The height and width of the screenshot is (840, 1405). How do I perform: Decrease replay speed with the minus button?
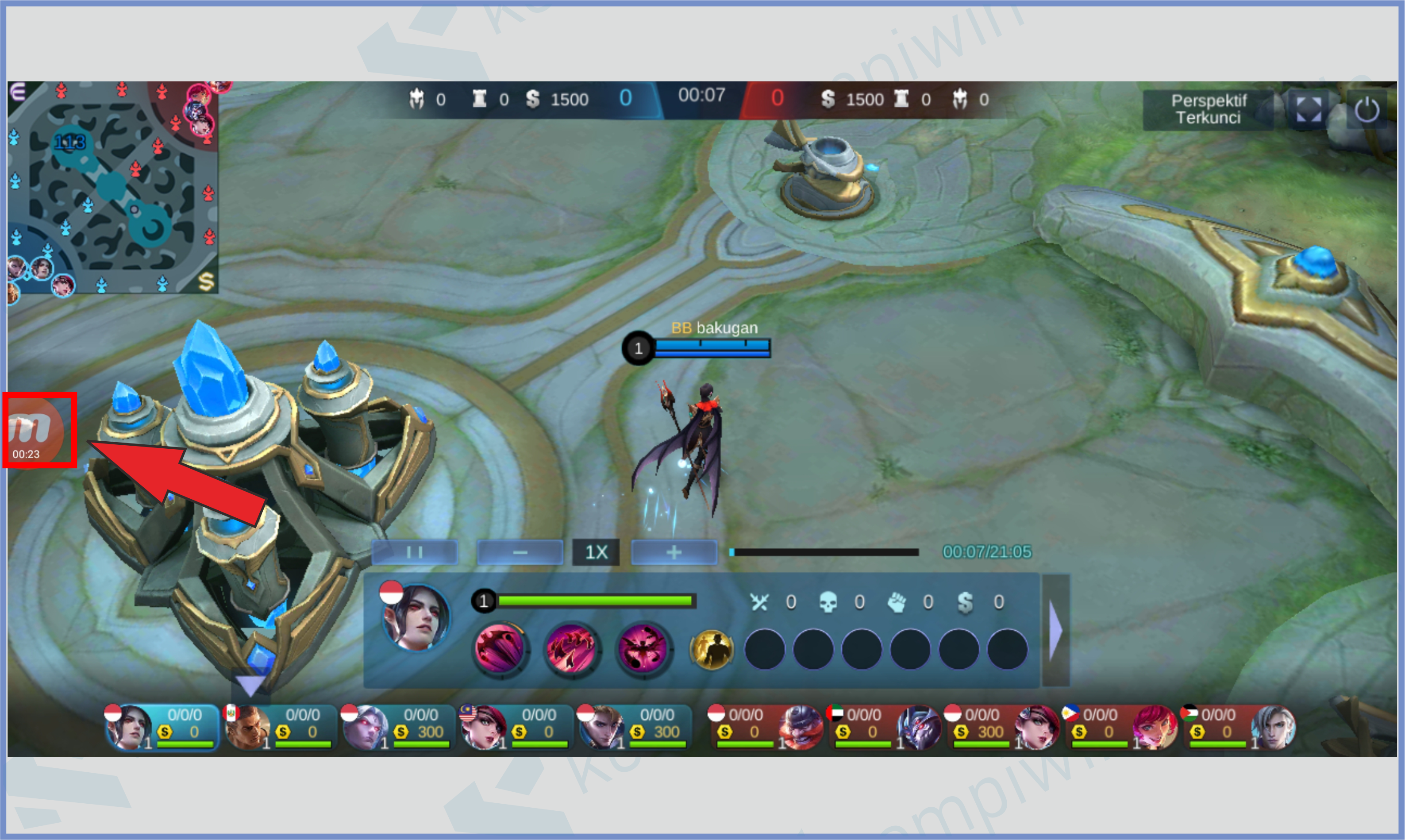tap(520, 552)
